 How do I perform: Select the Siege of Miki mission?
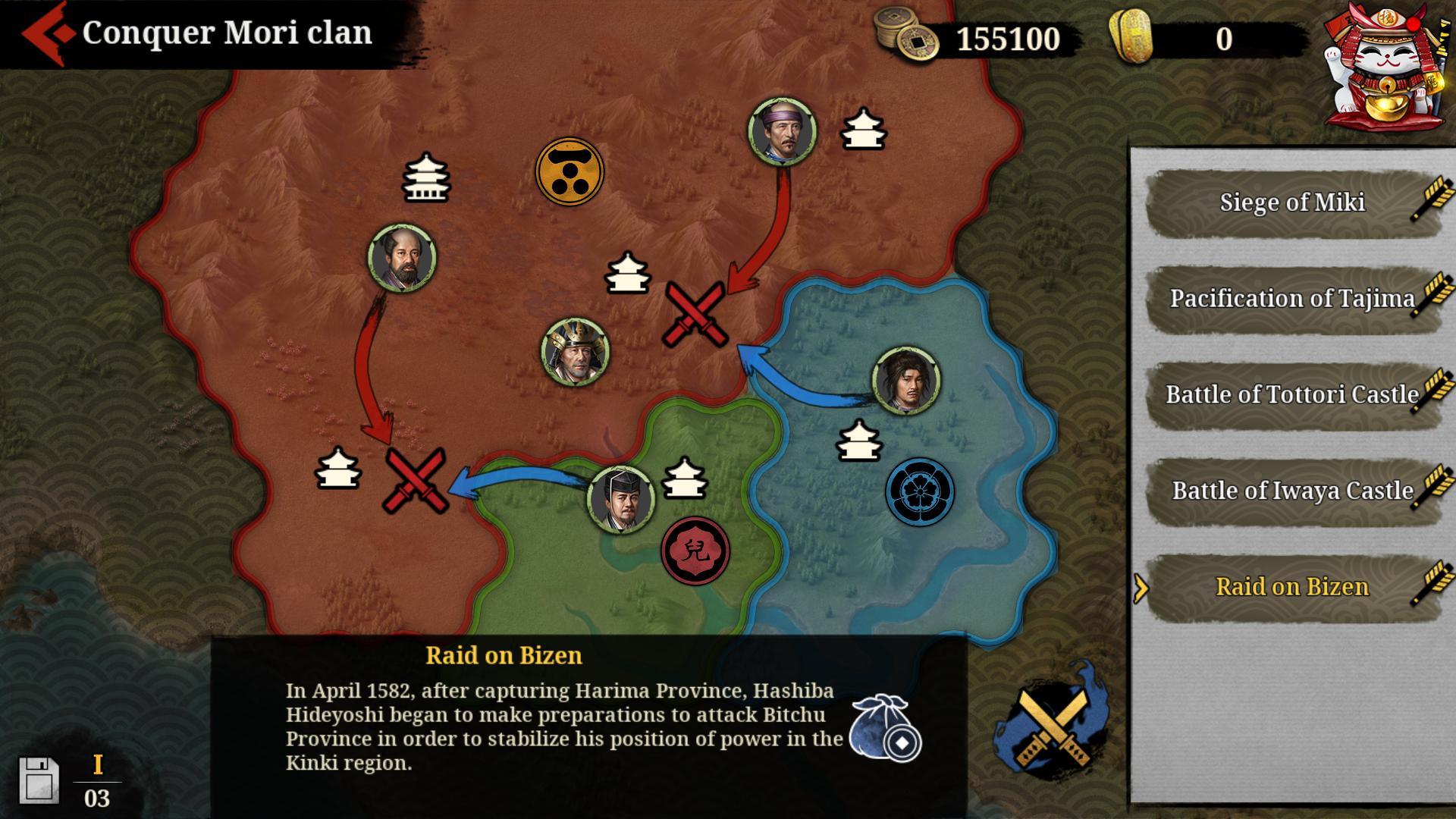(x=1290, y=201)
